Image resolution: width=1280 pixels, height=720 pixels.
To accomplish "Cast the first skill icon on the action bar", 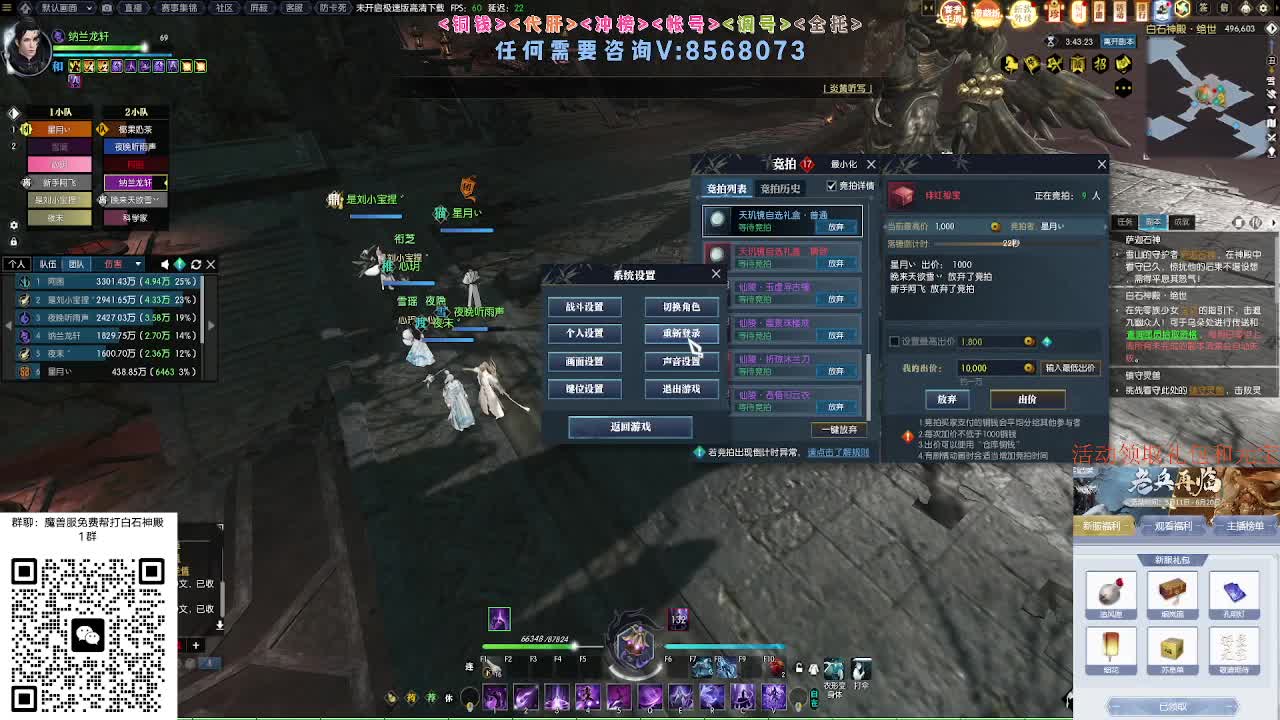I will click(494, 698).
